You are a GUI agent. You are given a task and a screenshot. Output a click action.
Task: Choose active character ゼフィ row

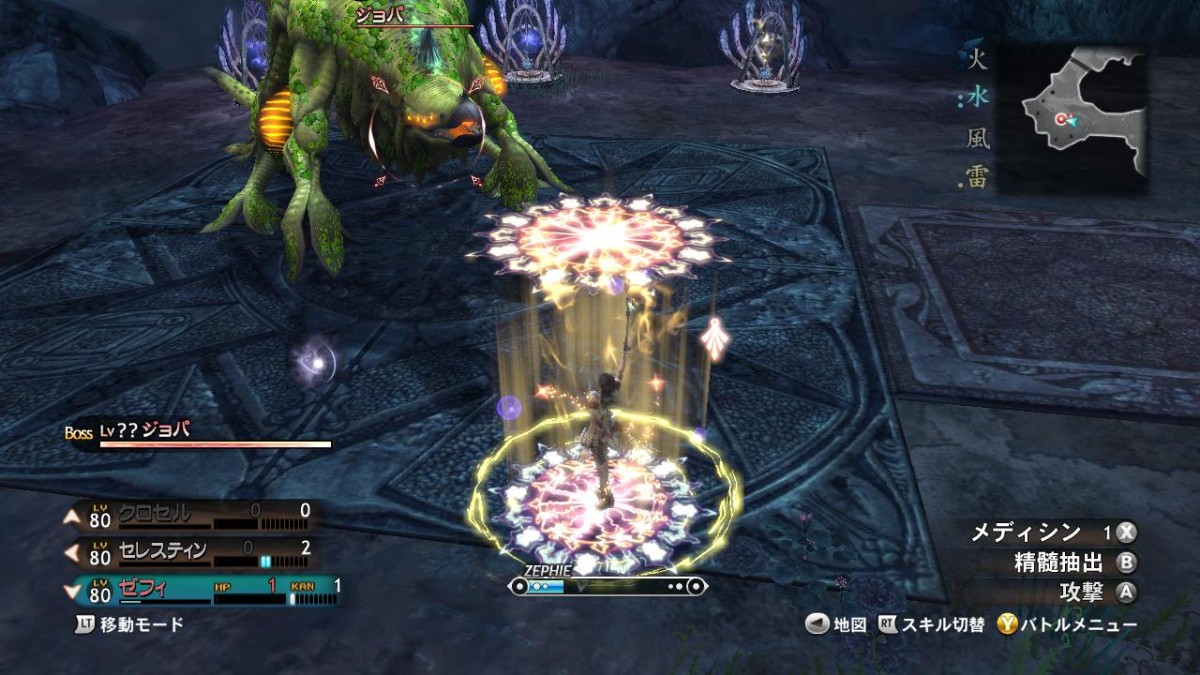click(200, 589)
